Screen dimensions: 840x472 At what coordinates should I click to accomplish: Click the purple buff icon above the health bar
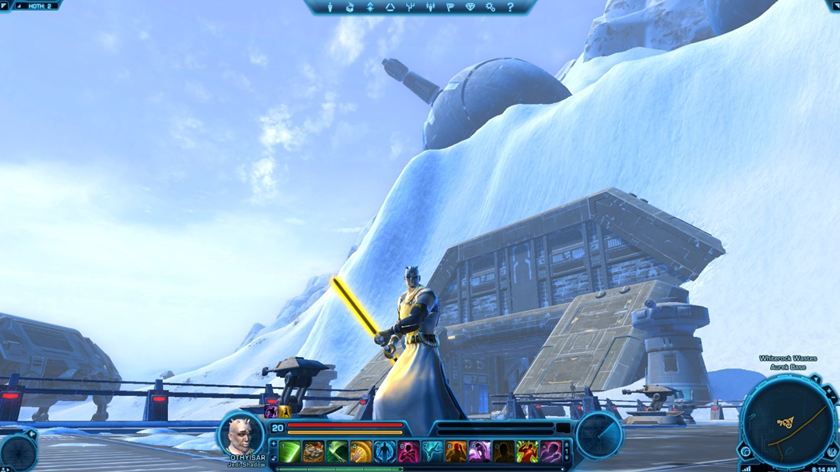pos(270,410)
